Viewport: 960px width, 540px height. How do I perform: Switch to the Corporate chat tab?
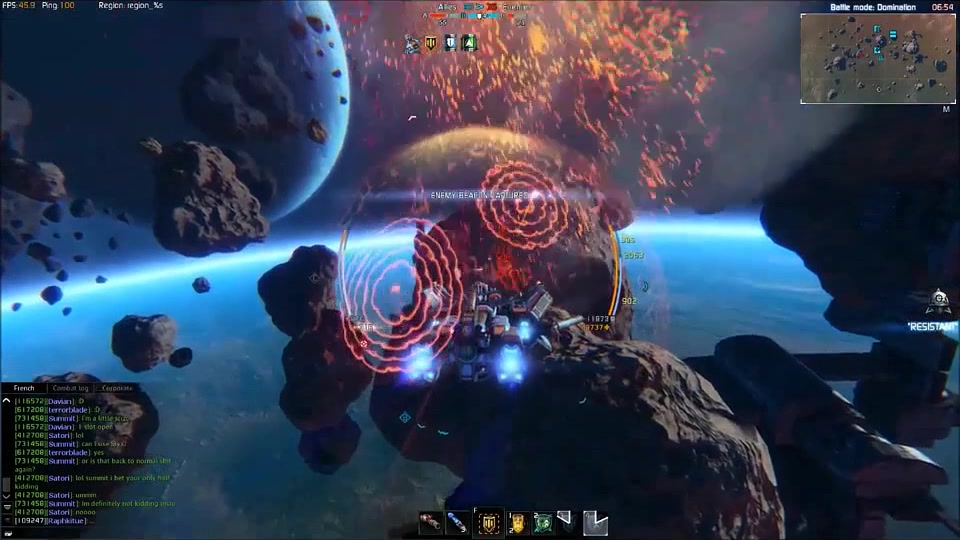(116, 388)
